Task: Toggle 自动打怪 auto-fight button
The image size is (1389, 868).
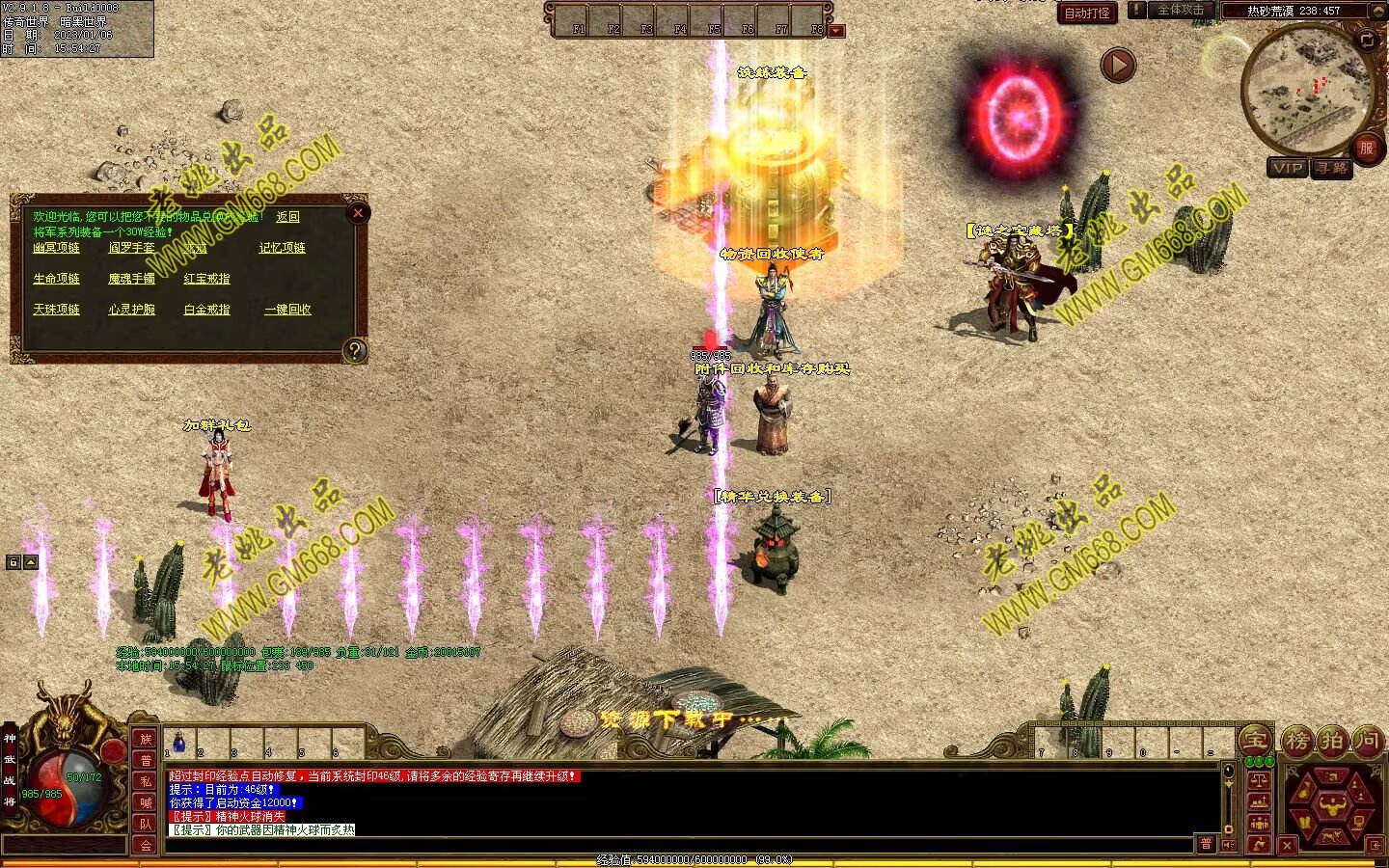Action: [x=1087, y=13]
